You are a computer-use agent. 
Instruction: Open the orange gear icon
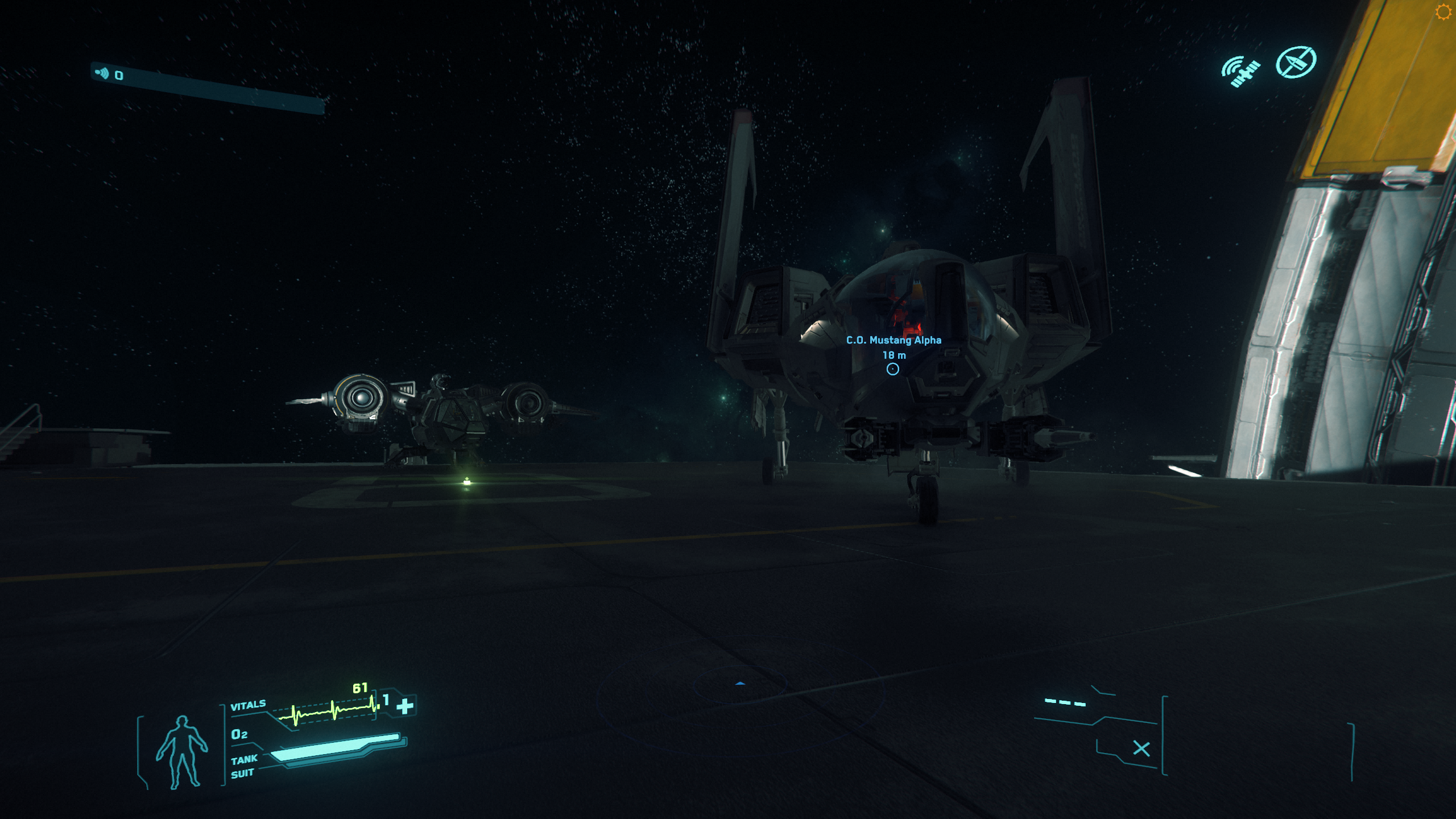[1443, 12]
